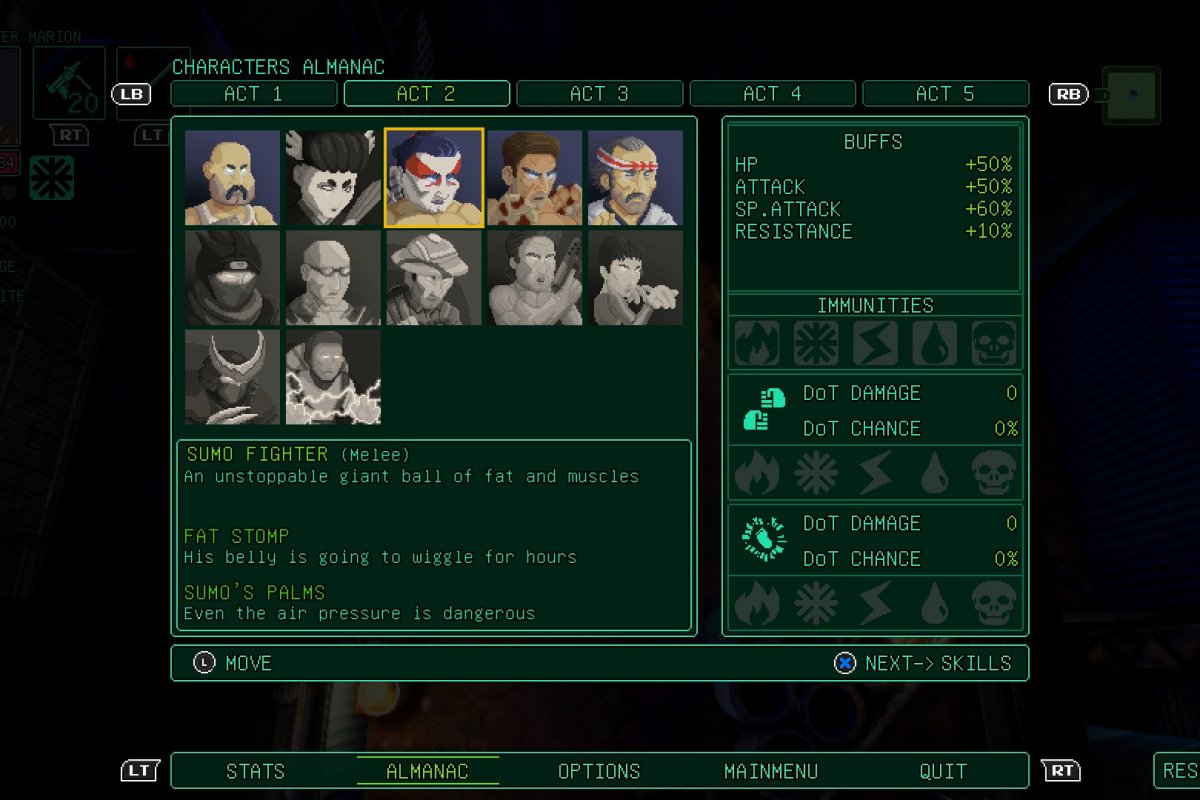Select the bald mustached man portrait
The image size is (1200, 800).
click(x=232, y=177)
